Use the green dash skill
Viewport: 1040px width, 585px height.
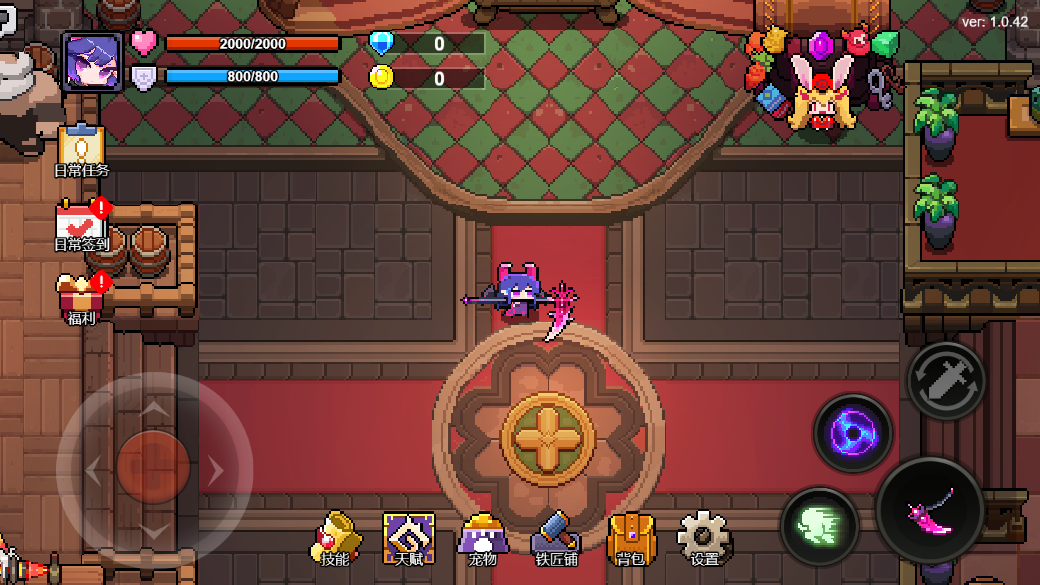pyautogui.click(x=819, y=525)
